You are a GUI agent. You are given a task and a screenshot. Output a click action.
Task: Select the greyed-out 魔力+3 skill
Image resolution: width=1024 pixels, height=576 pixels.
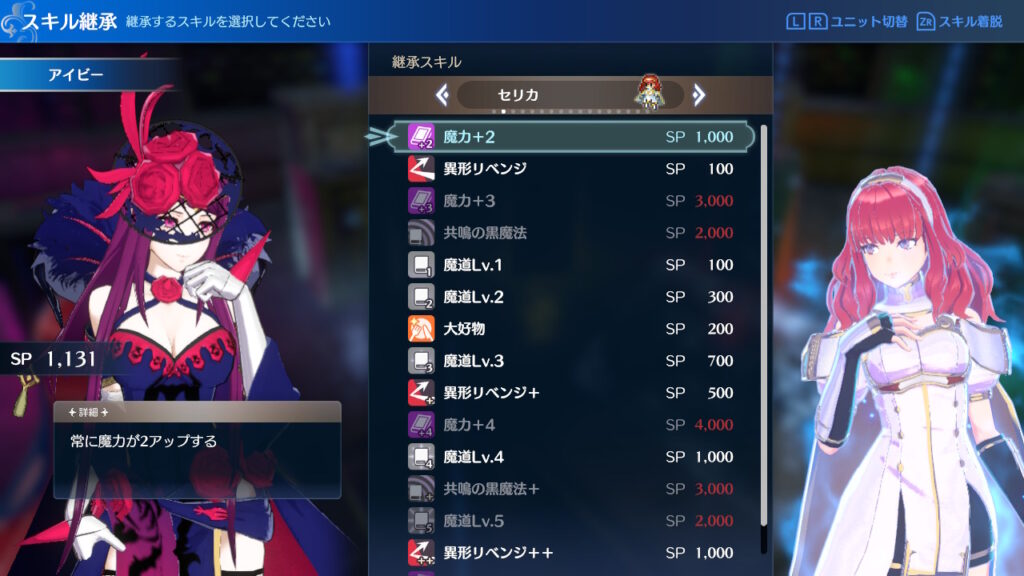tap(570, 201)
